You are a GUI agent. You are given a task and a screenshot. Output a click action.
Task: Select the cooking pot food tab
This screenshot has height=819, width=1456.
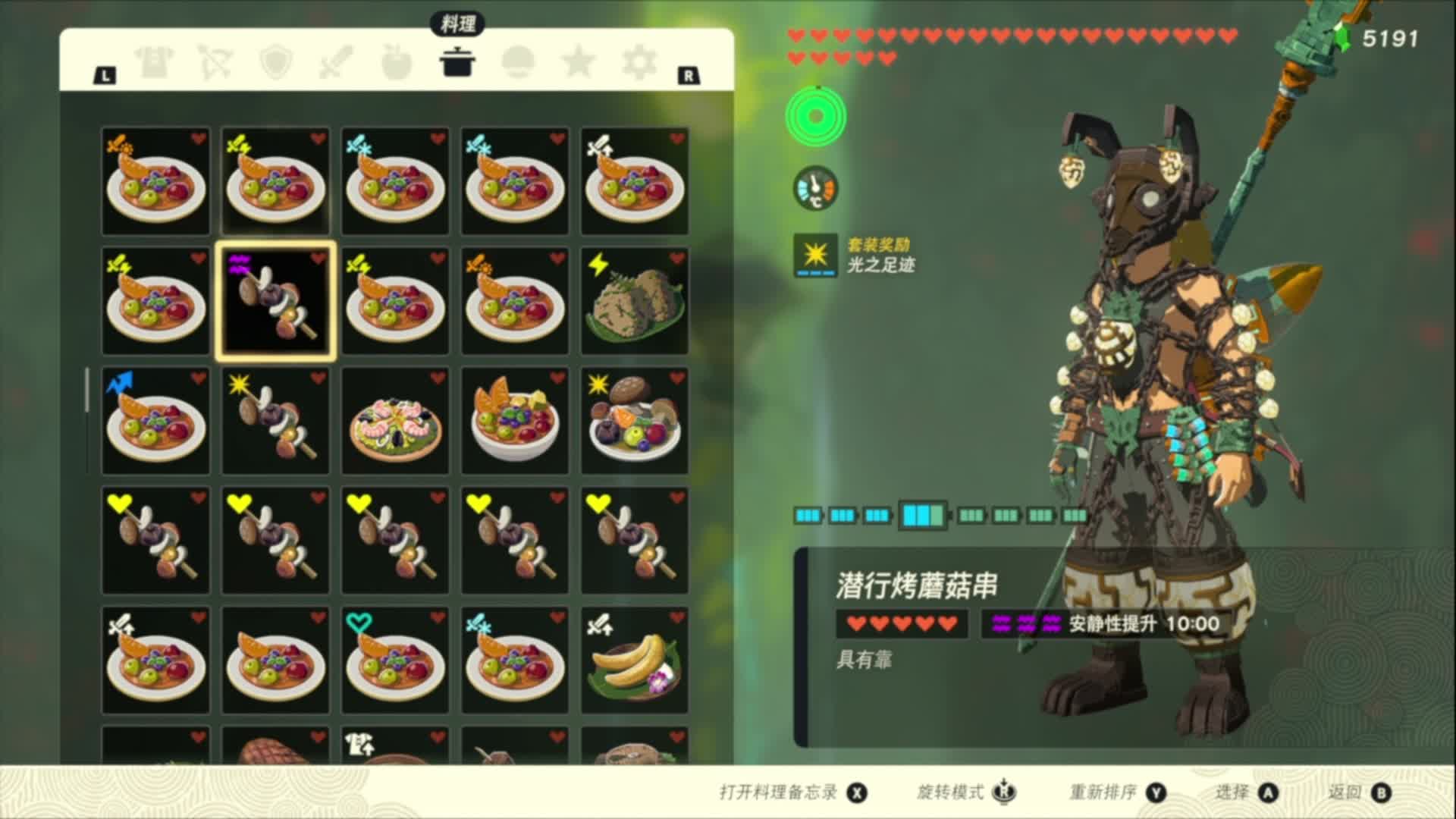pos(457,62)
